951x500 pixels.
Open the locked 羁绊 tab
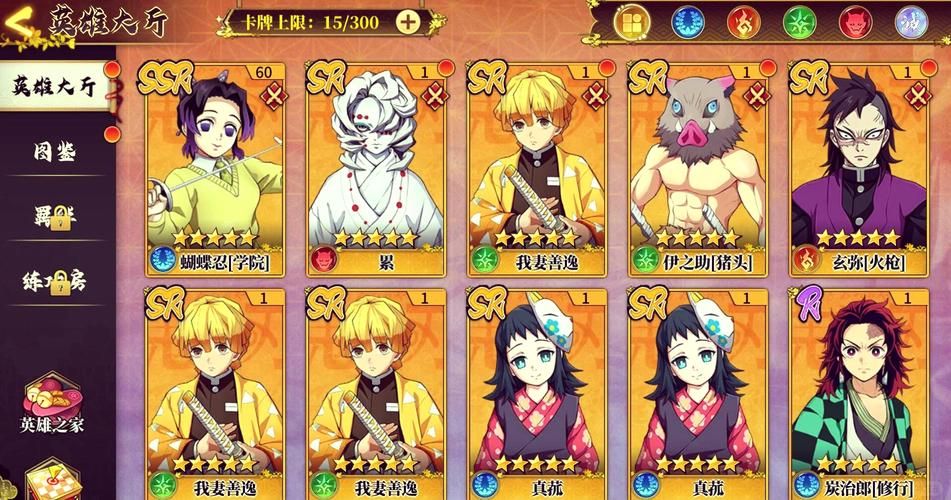[55, 216]
